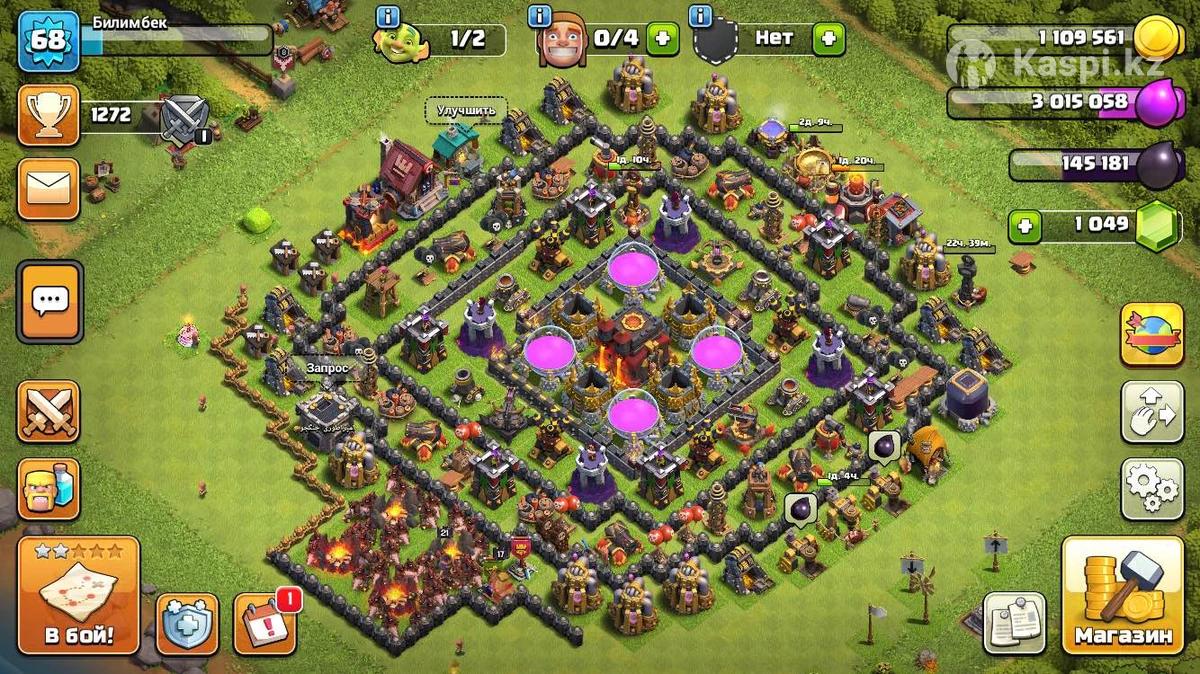
Task: Add a shield with the Нет plus button
Action: [828, 40]
